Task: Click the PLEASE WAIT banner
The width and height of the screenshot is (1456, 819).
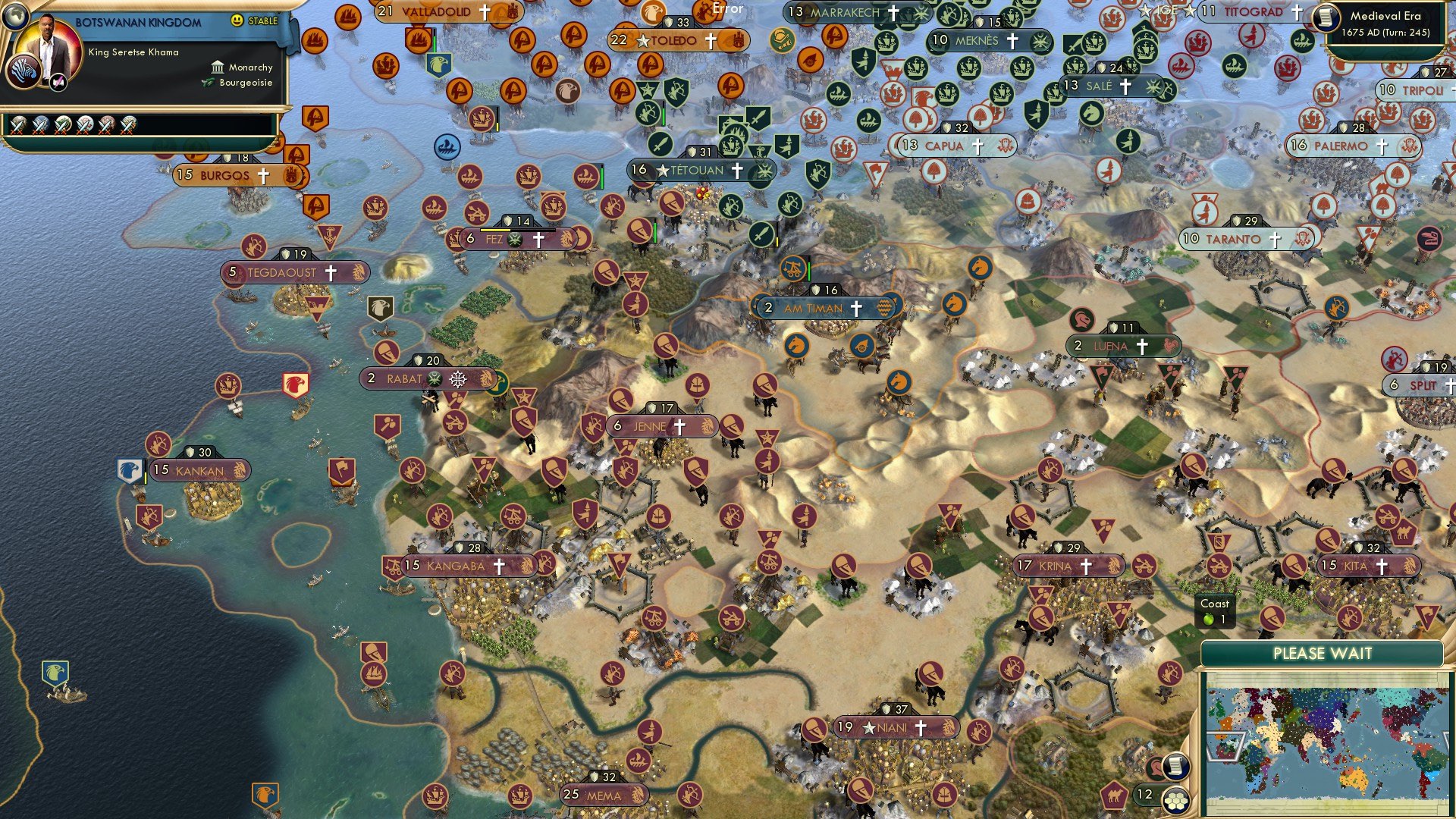Action: (1325, 653)
